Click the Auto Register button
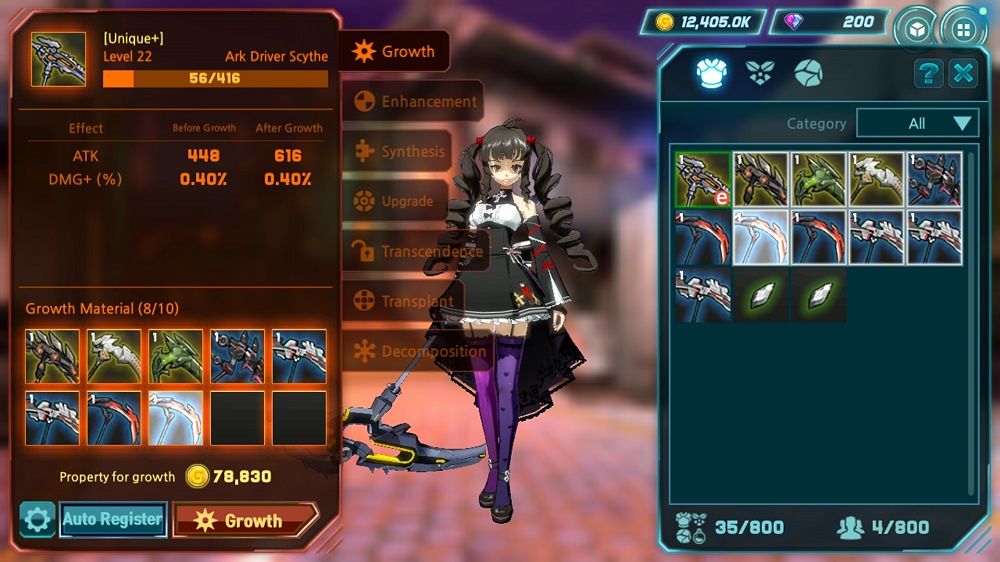1000x562 pixels. [x=112, y=519]
